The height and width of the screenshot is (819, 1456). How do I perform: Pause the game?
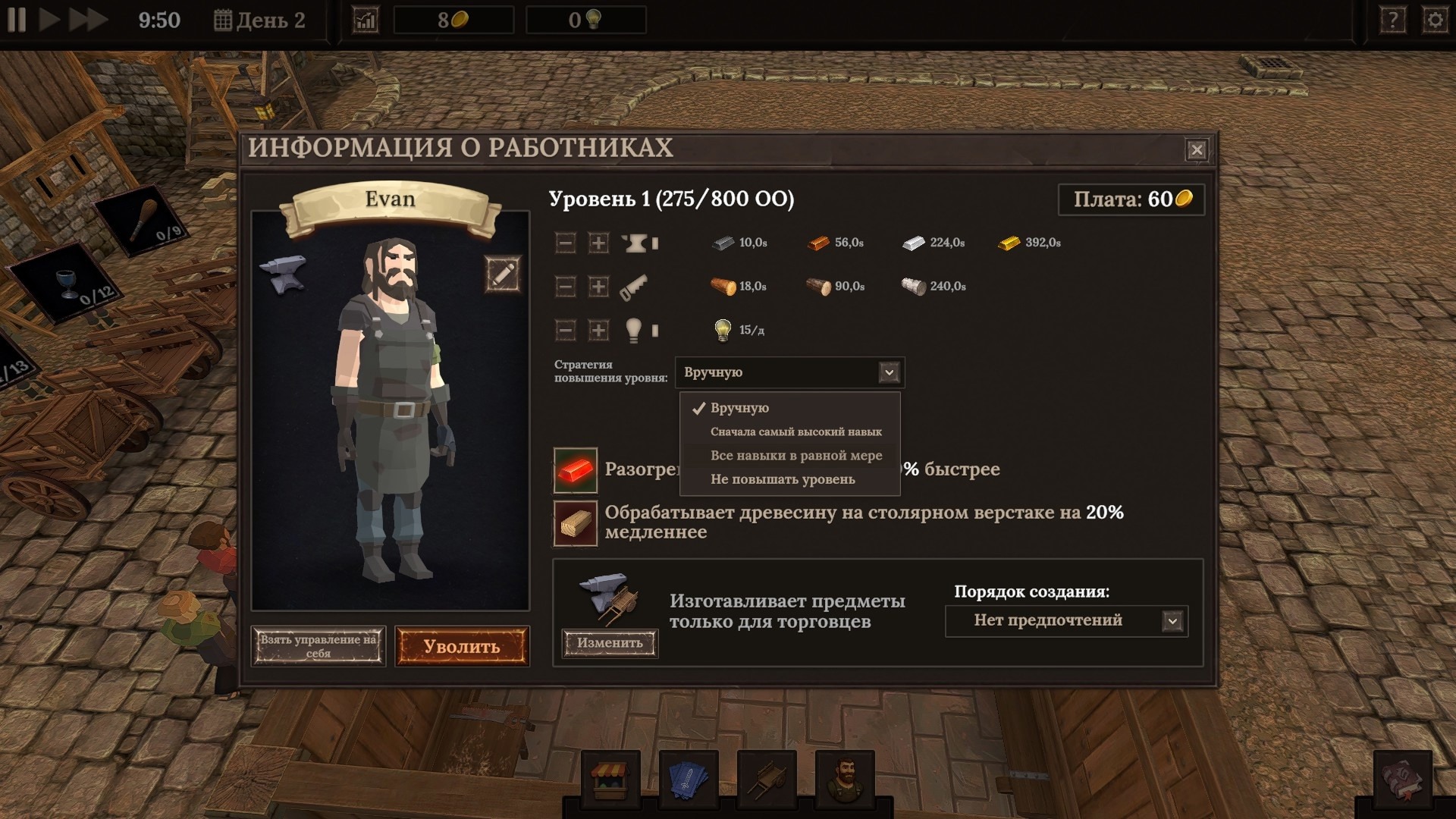tap(17, 20)
